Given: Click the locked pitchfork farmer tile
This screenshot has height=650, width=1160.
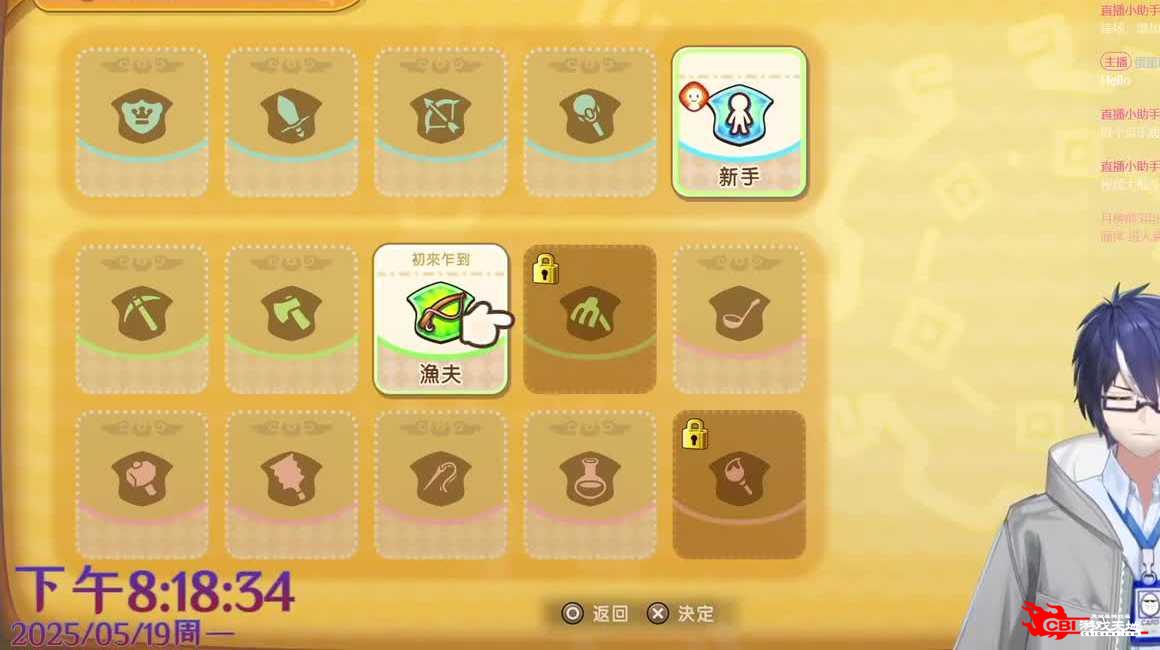Looking at the screenshot, I should [590, 319].
